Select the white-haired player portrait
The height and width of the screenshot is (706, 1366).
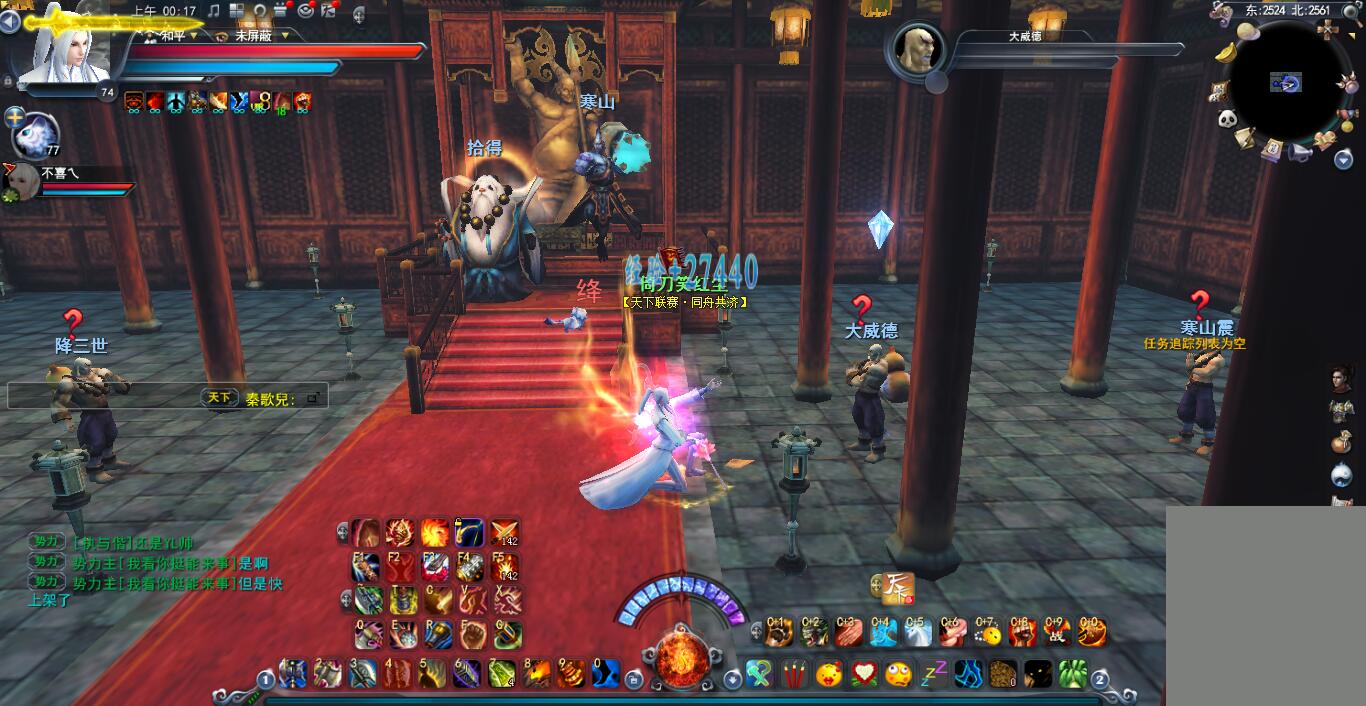pos(73,52)
